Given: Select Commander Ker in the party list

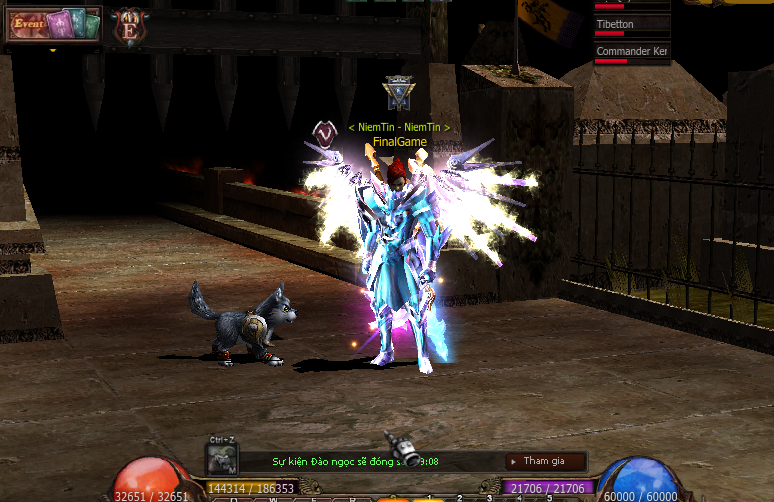Looking at the screenshot, I should (x=631, y=51).
